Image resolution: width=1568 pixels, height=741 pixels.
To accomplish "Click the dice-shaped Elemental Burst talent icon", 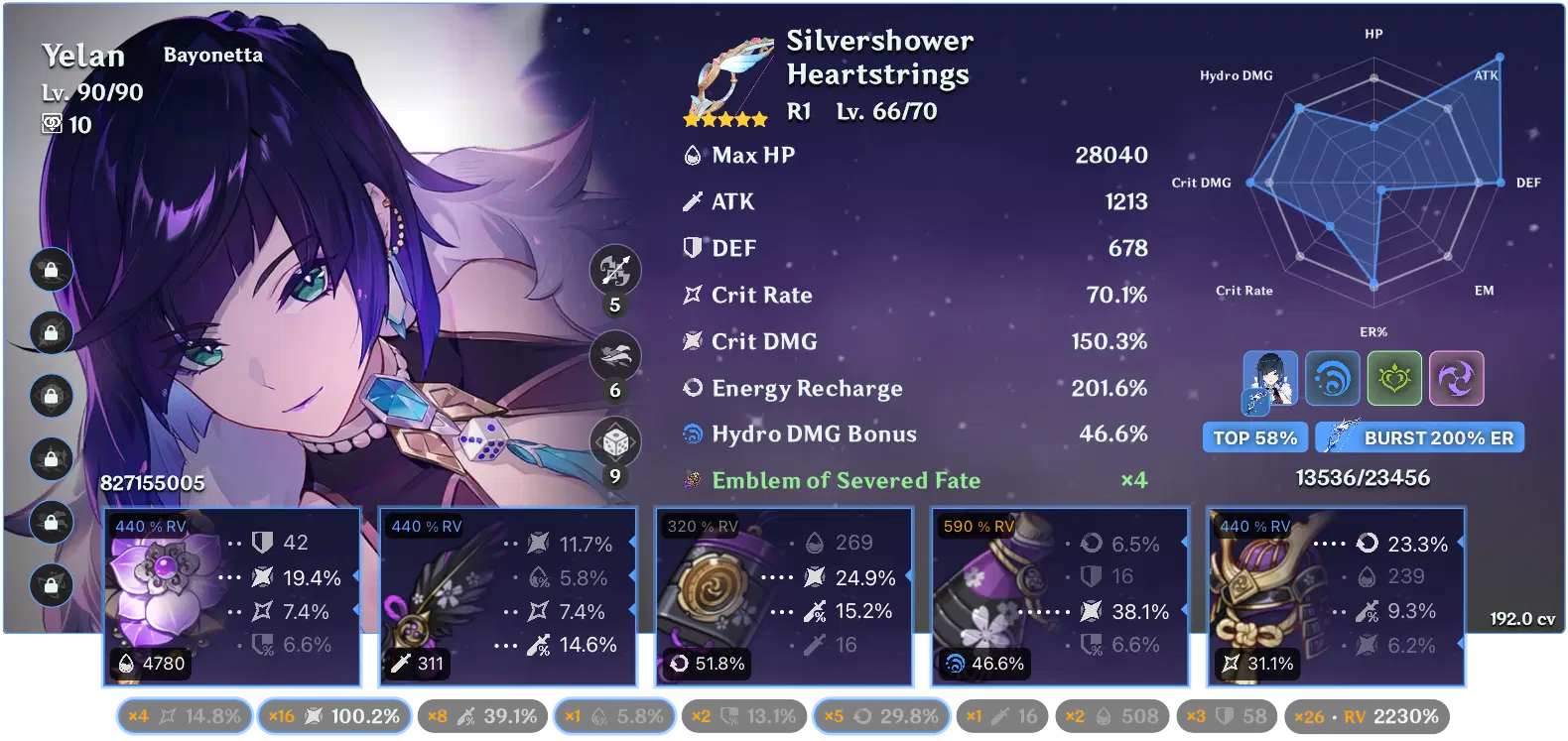I will (614, 443).
